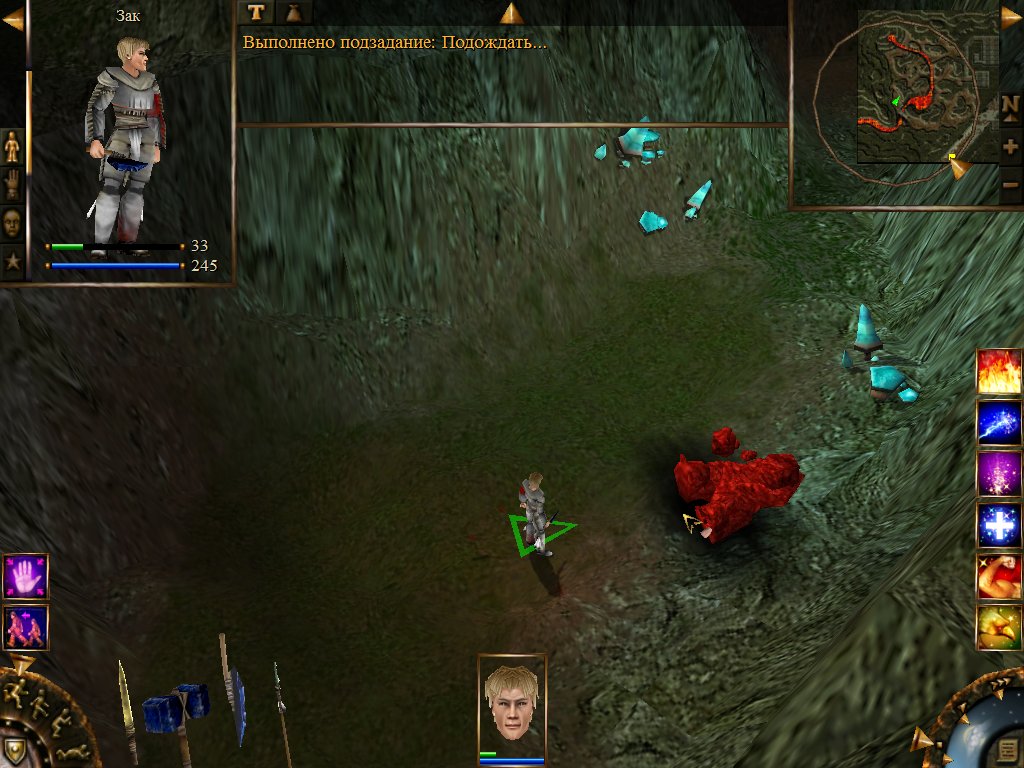Toggle the minimap north orientation button
1024x768 pixels.
tap(1010, 105)
